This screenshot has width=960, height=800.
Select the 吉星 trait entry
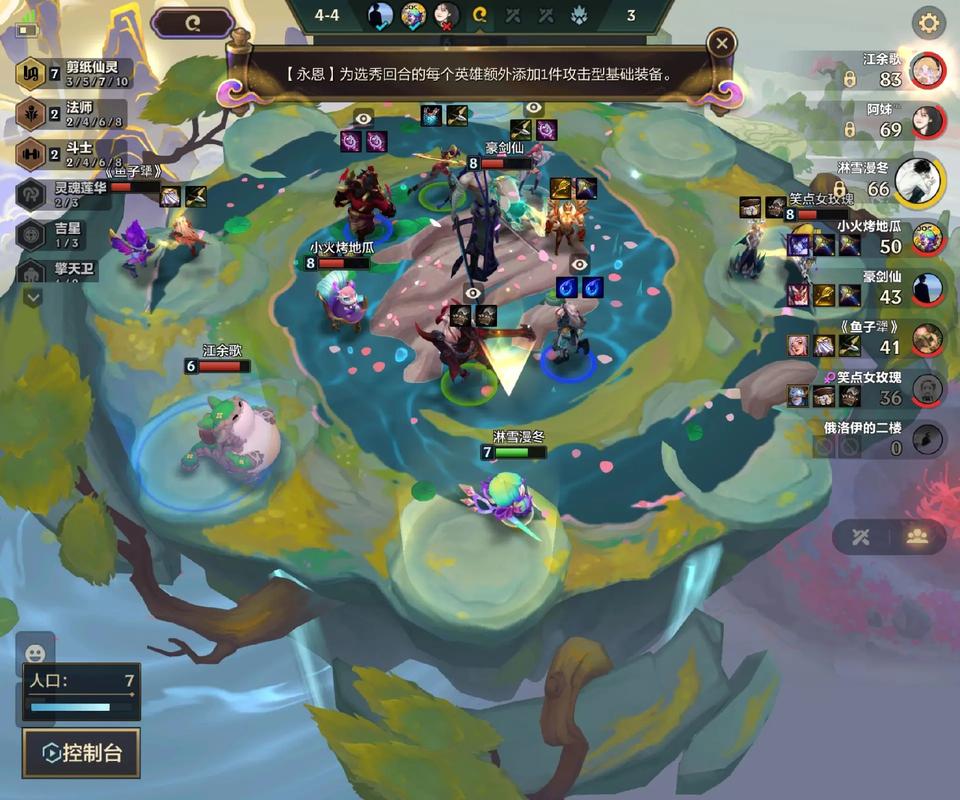[x=70, y=234]
